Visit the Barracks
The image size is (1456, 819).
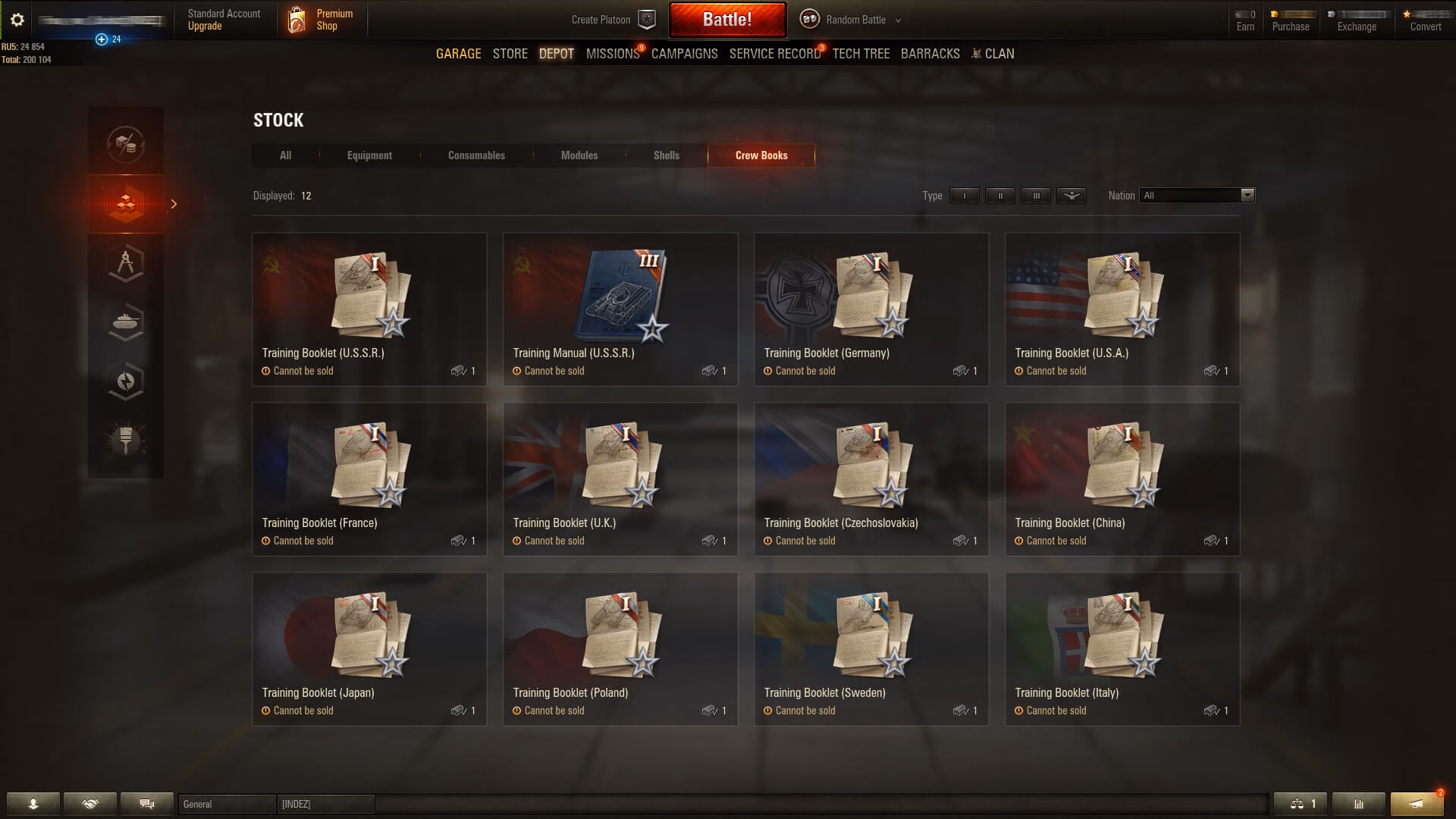pos(930,54)
